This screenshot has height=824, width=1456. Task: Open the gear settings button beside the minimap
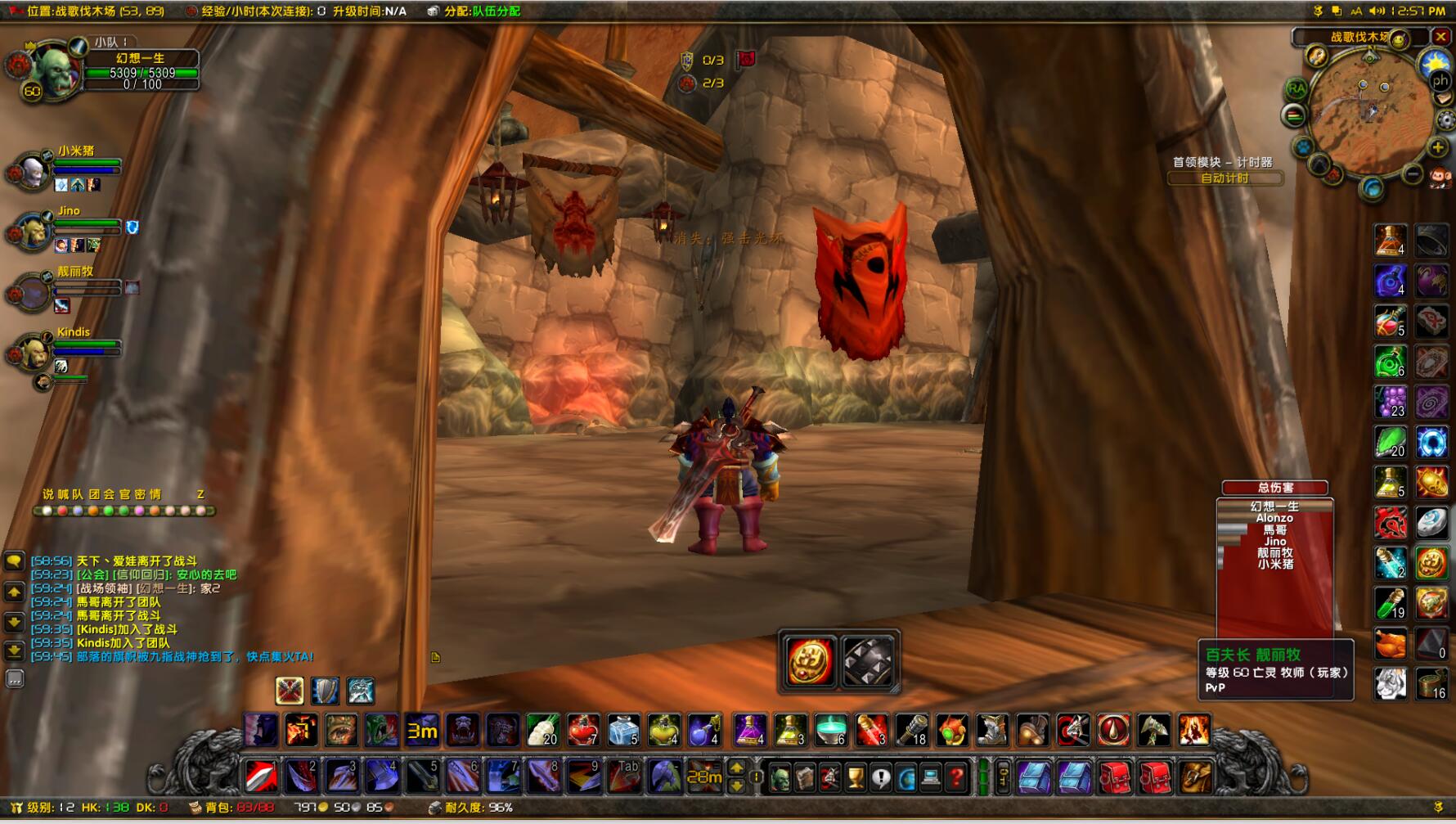pos(1446,121)
